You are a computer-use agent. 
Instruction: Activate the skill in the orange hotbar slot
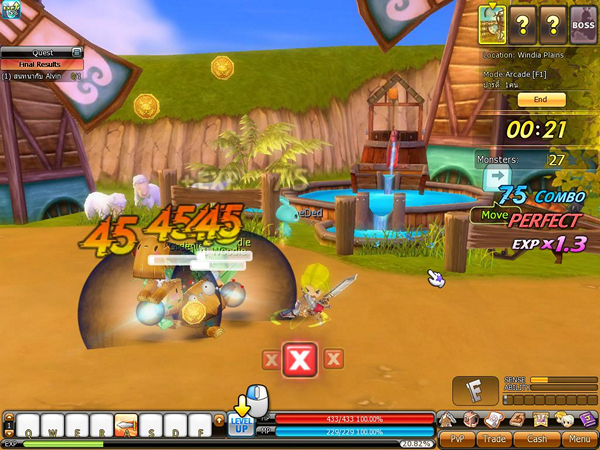click(x=126, y=425)
